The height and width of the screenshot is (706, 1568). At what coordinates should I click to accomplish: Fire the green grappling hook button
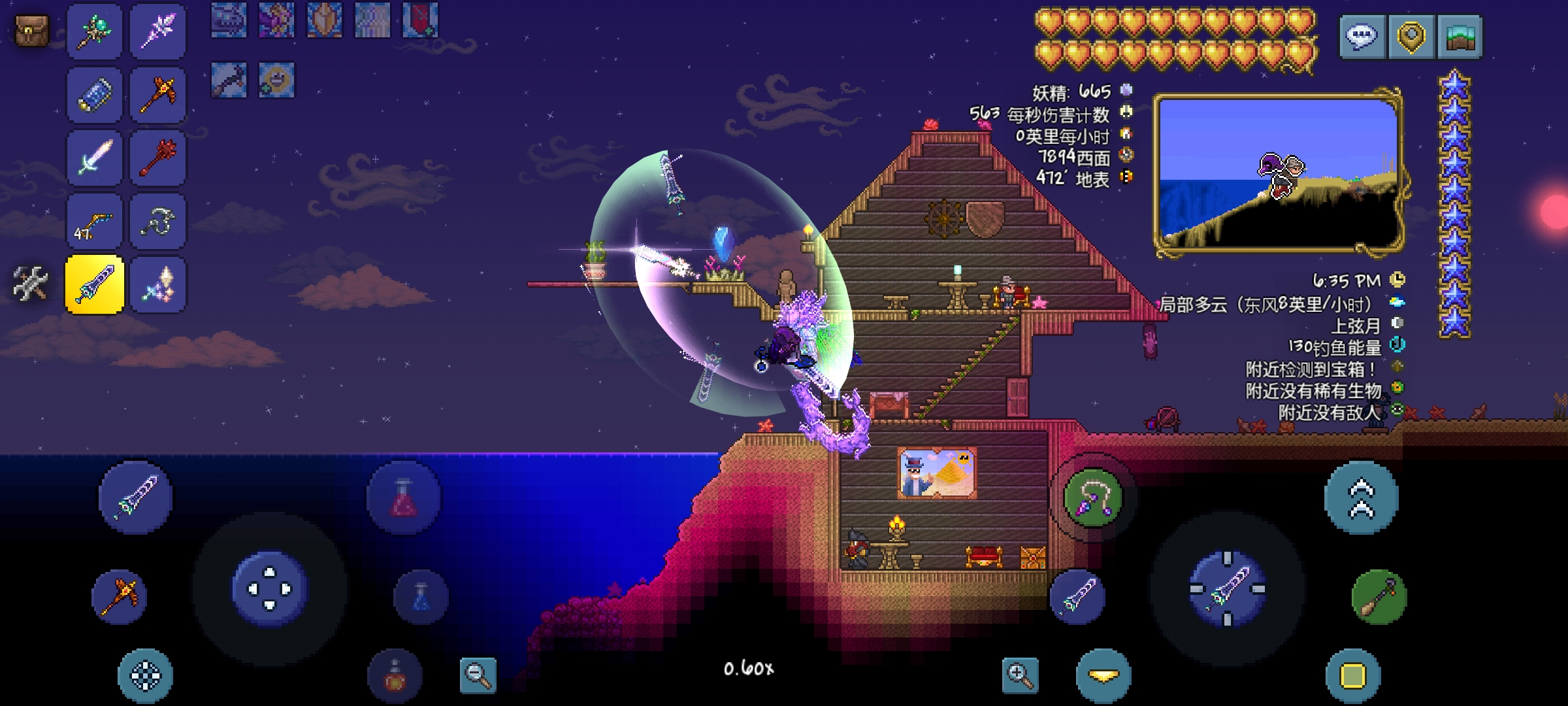(x=1092, y=498)
